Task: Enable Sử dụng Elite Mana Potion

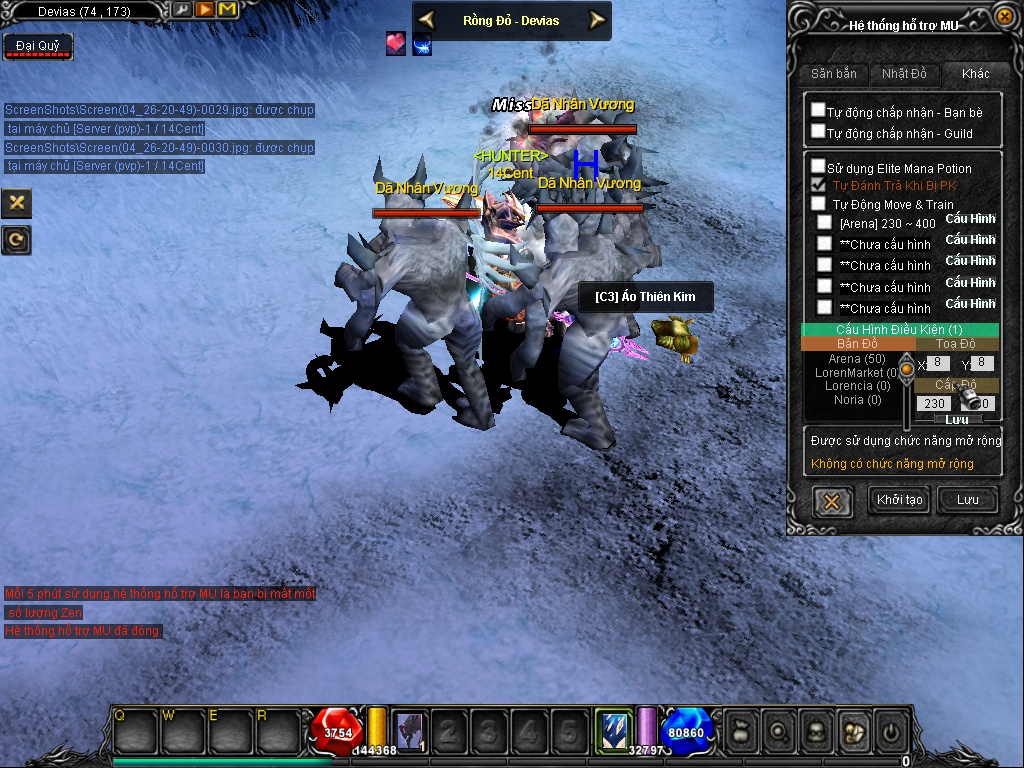Action: click(x=818, y=167)
